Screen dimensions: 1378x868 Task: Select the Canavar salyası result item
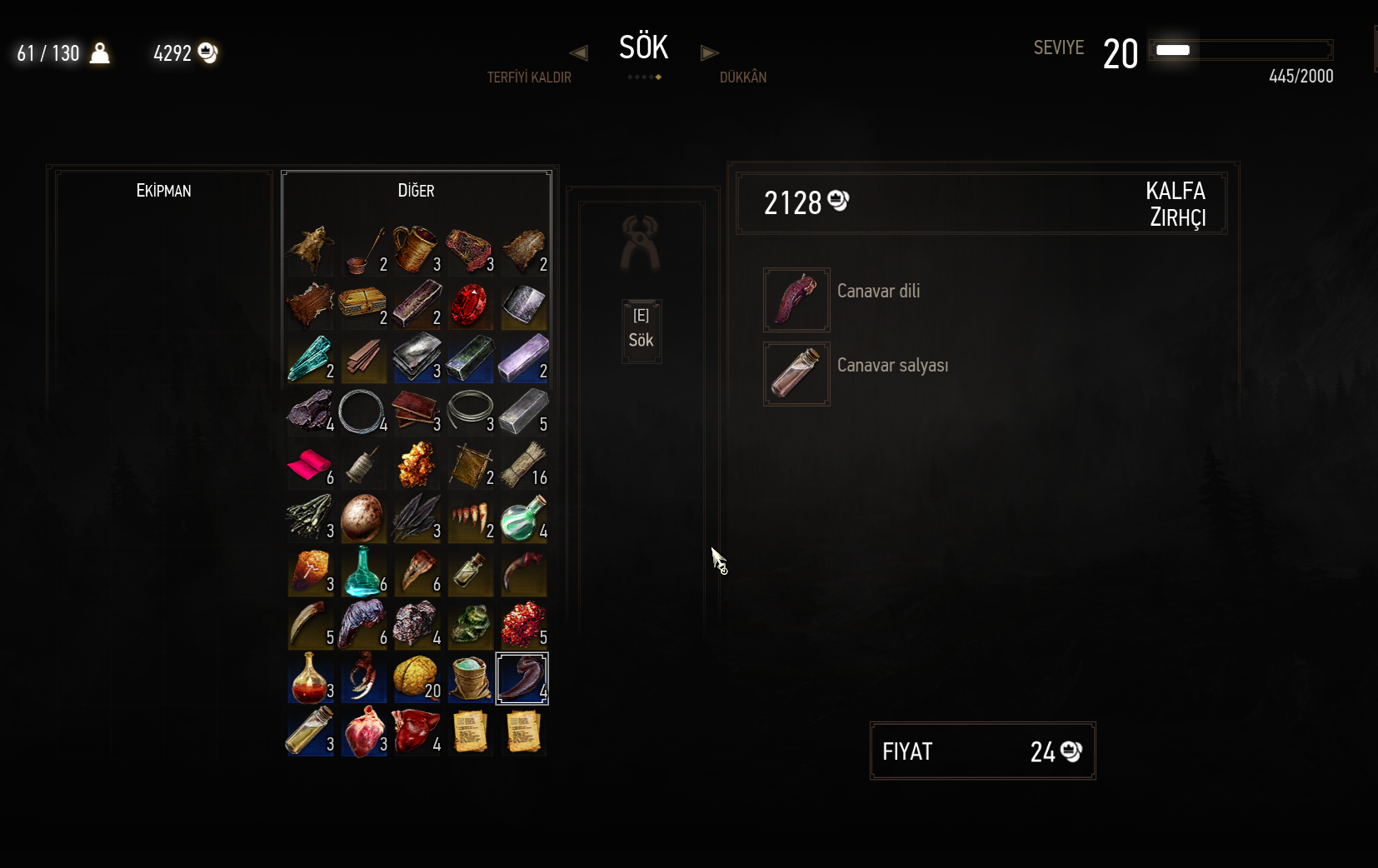[796, 374]
